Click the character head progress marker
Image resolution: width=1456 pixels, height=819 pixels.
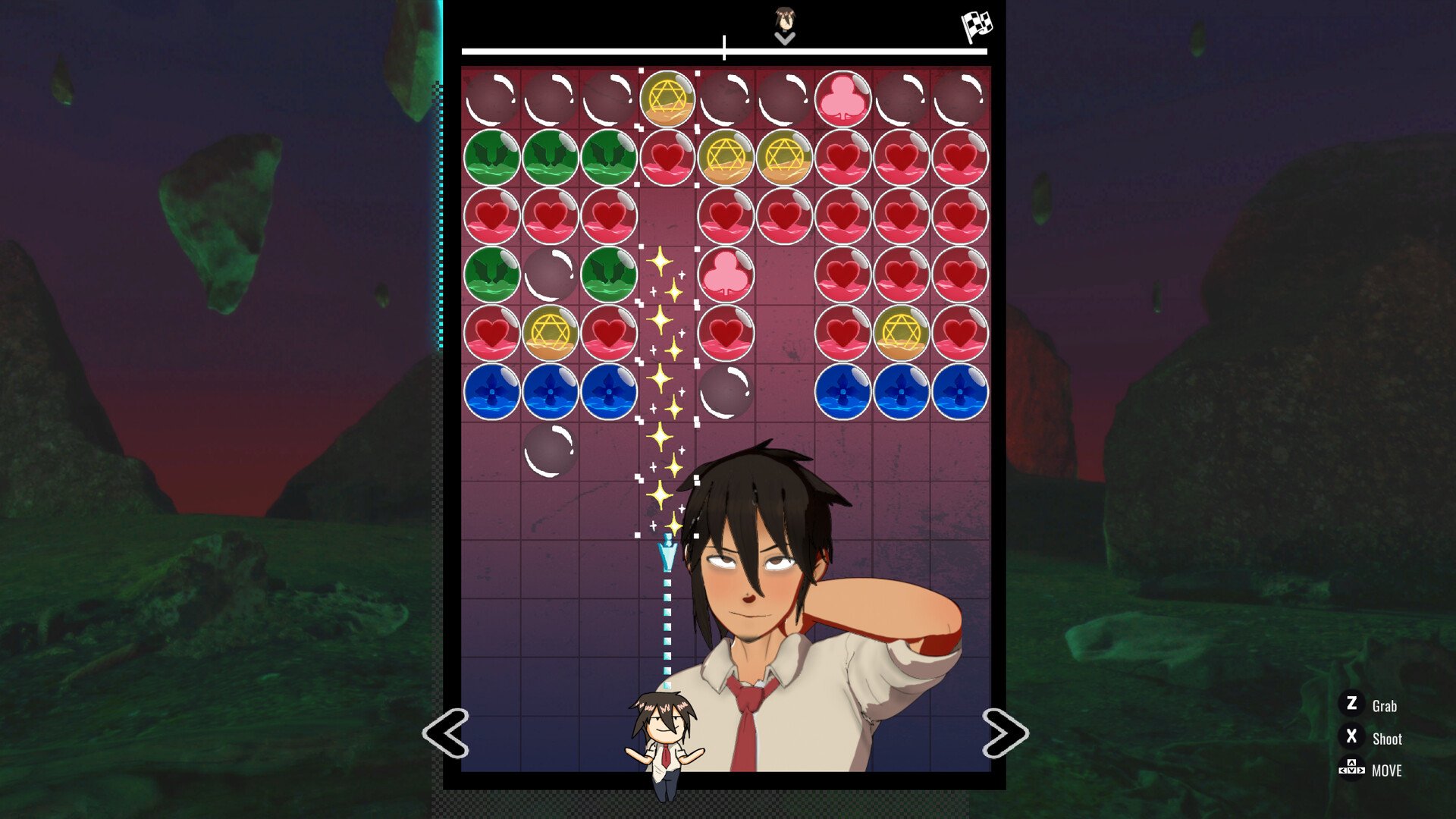[785, 20]
